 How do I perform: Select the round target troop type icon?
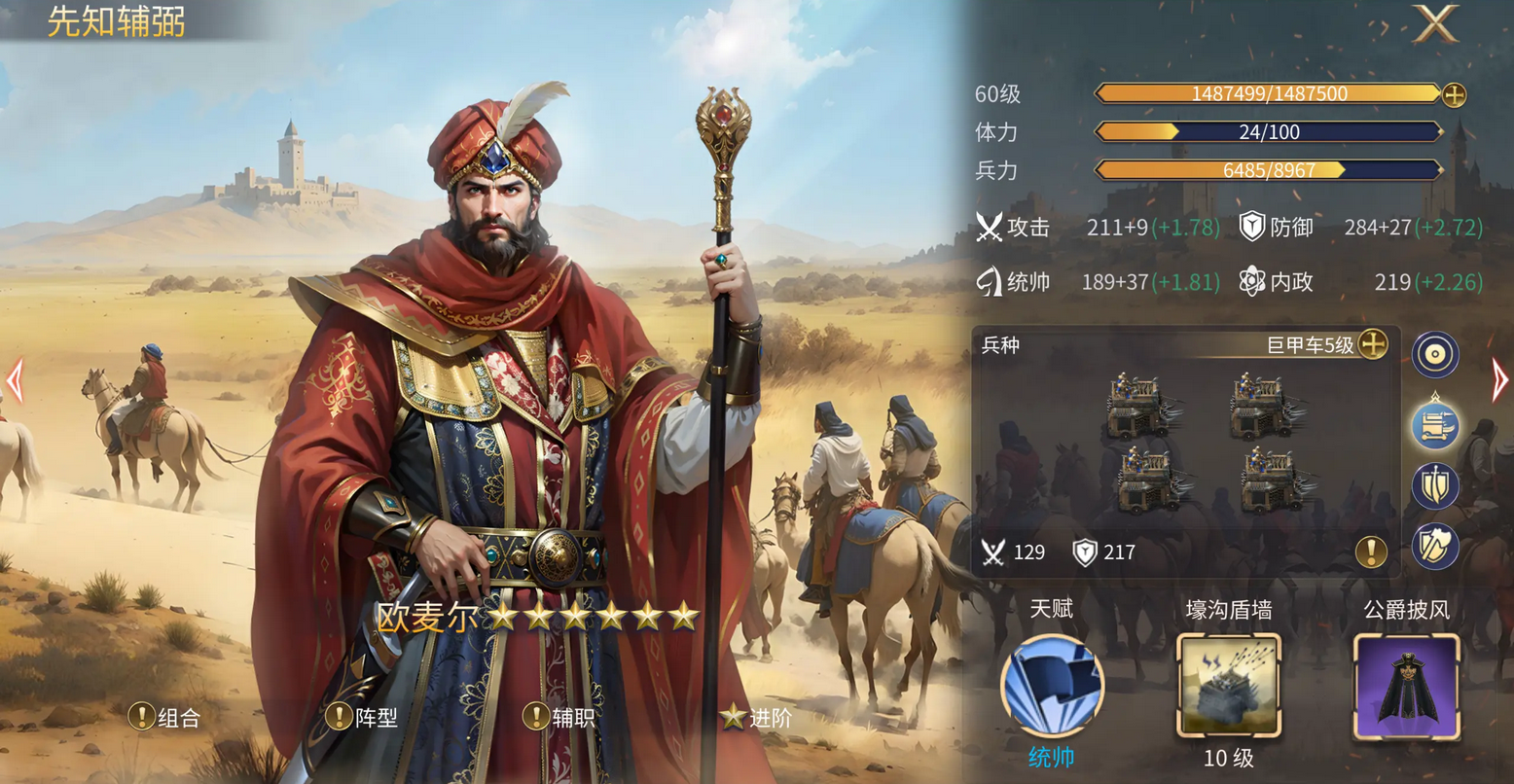1435,355
